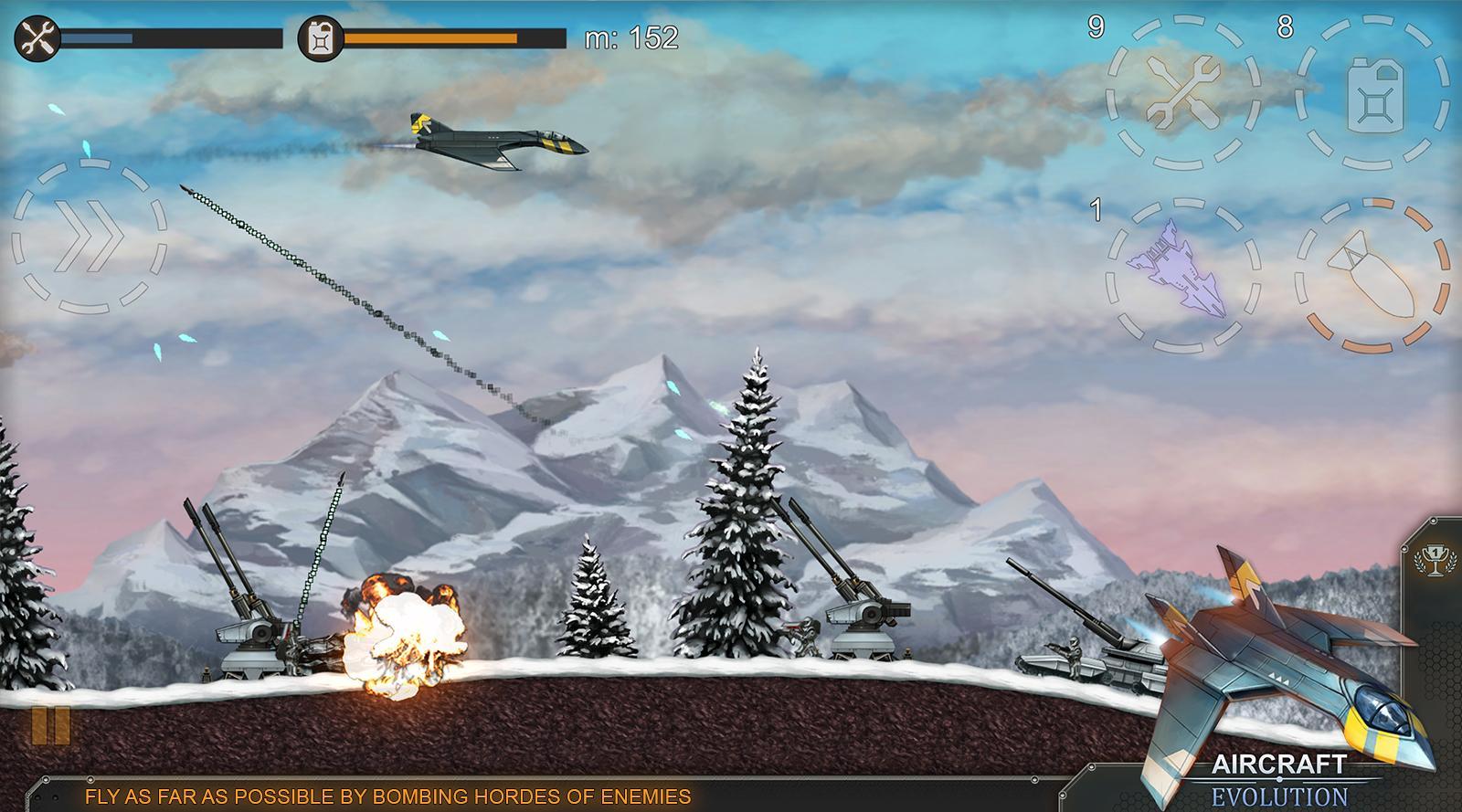
Task: Tap the speed boost chevron button
Action: coord(89,237)
